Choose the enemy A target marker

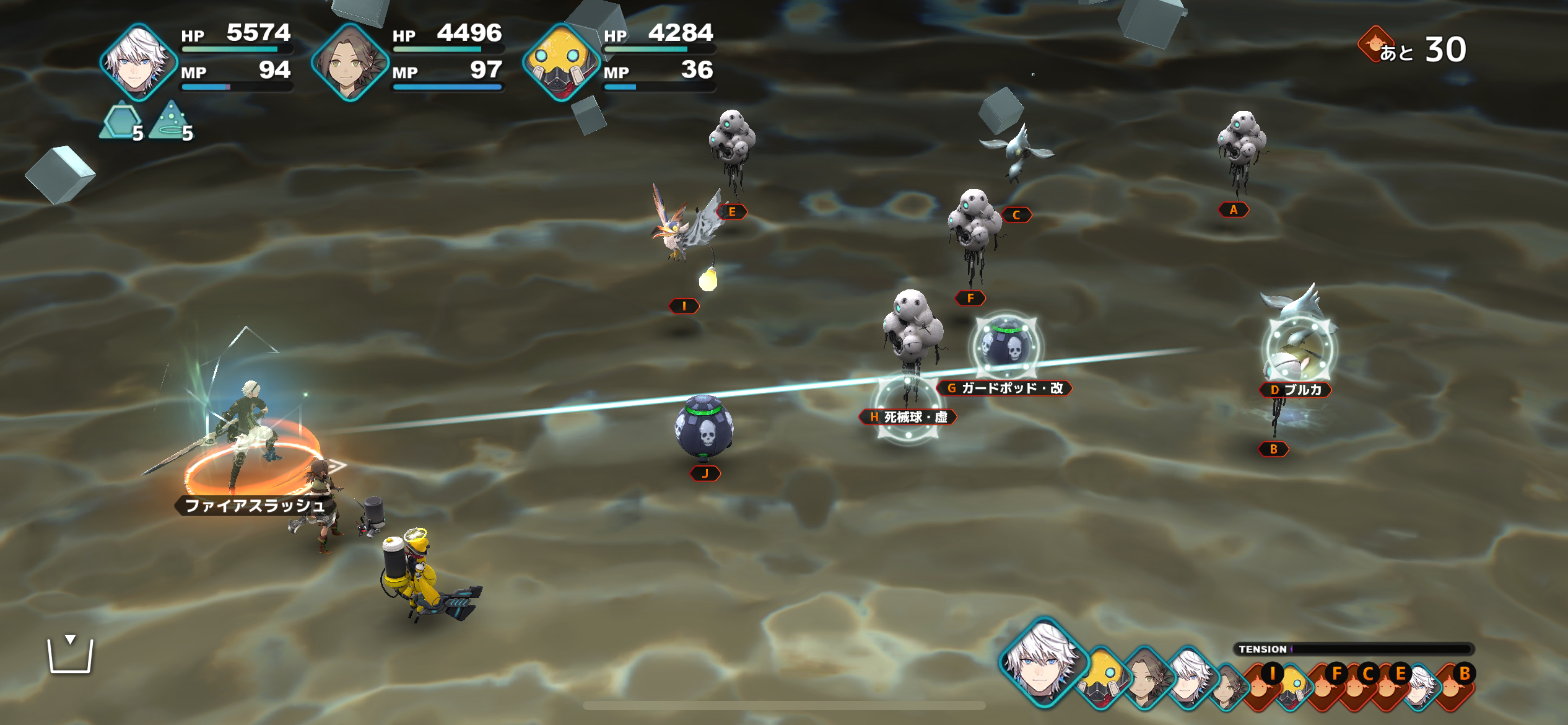pos(1233,210)
